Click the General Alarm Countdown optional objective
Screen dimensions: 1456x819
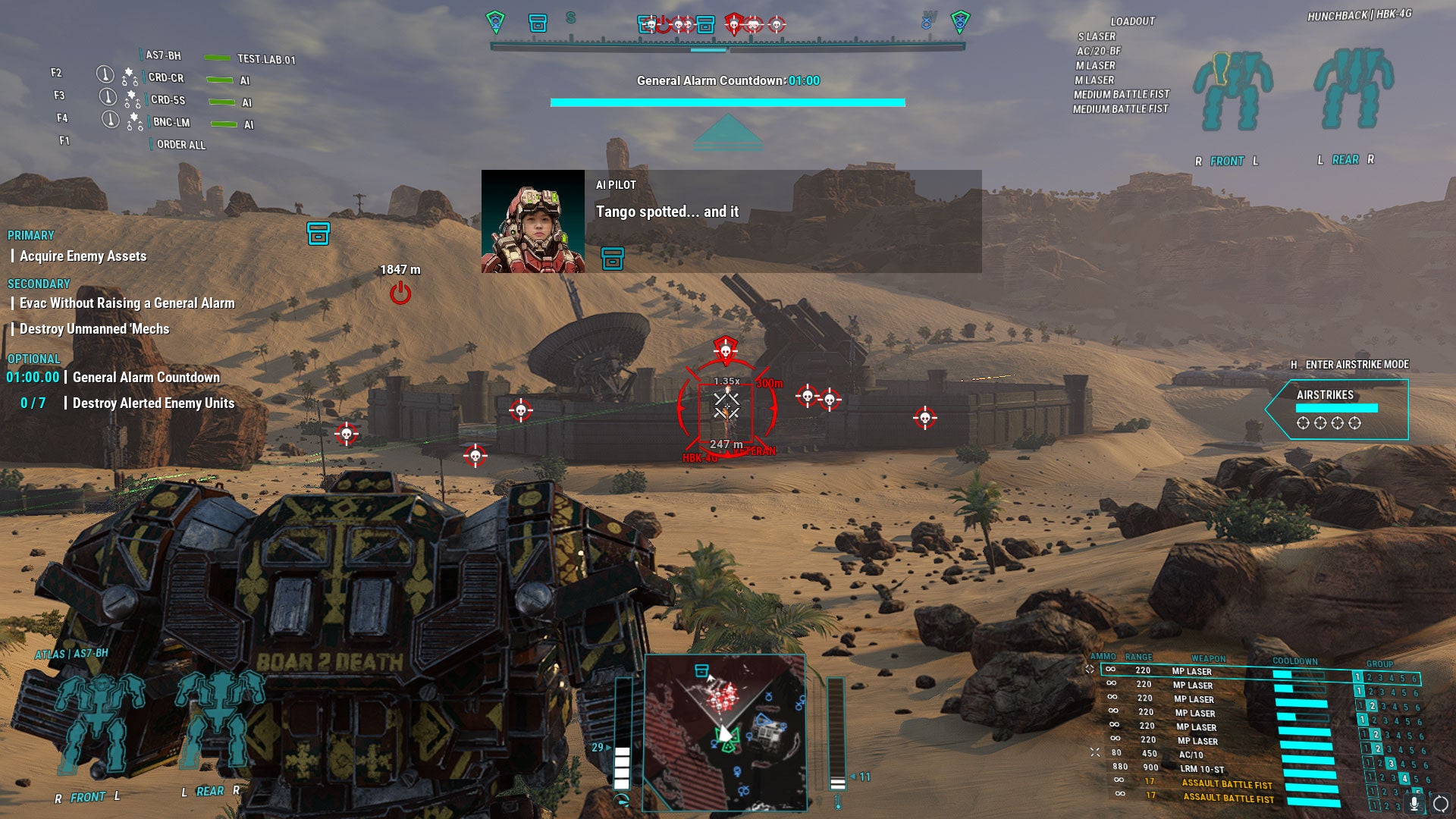coord(146,378)
